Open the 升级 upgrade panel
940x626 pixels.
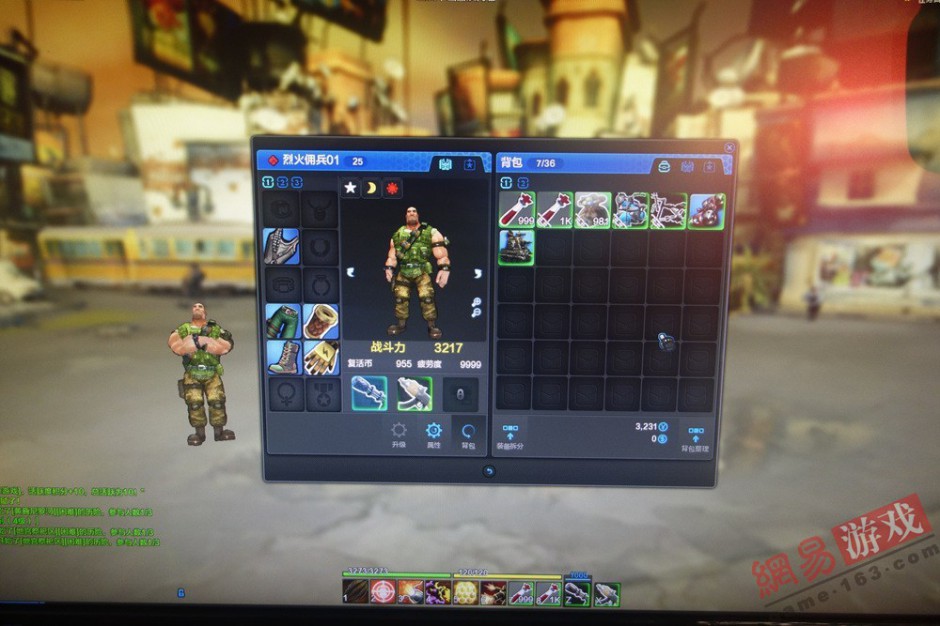click(399, 432)
